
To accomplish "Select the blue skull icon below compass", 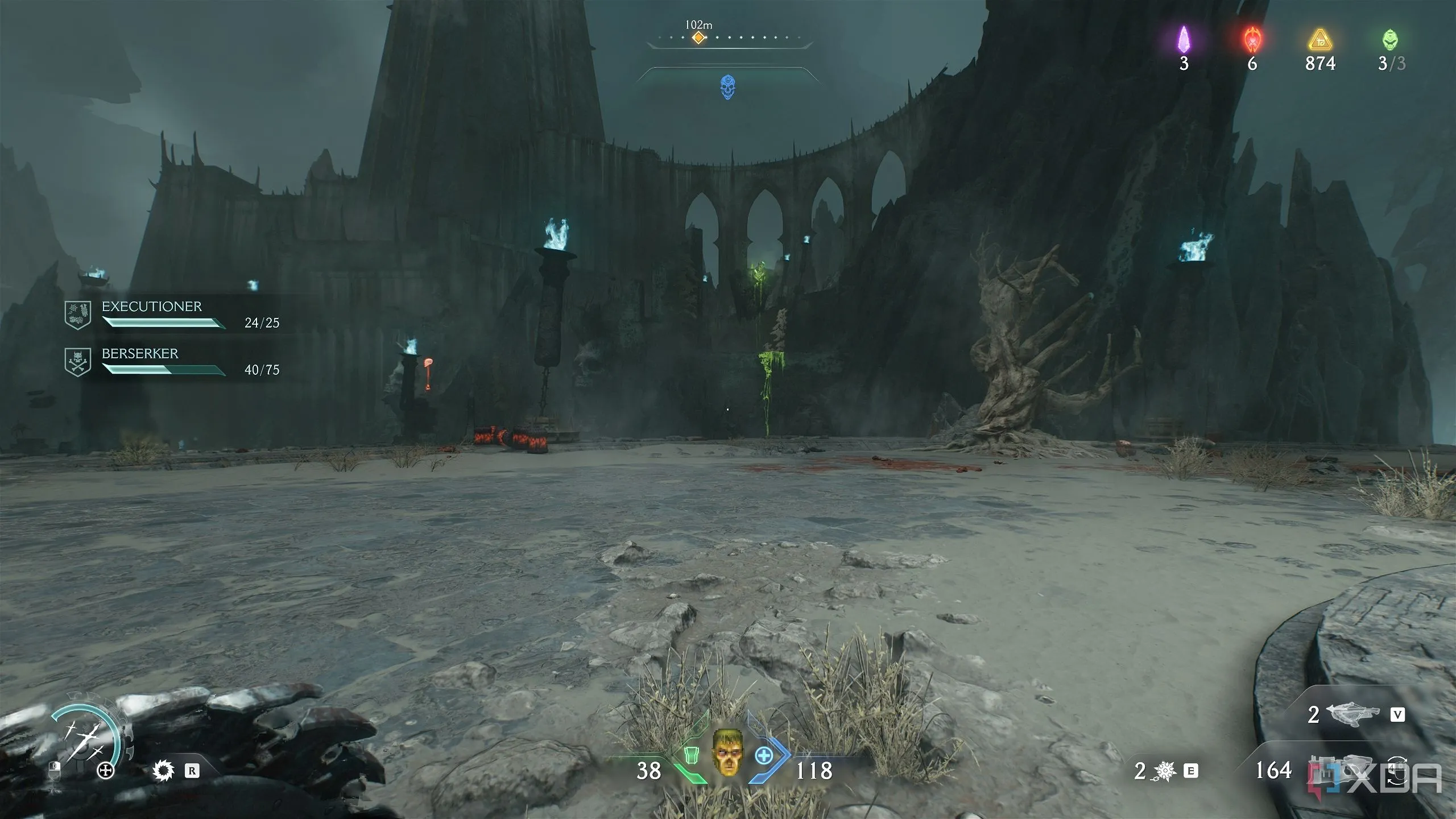I will 727,88.
